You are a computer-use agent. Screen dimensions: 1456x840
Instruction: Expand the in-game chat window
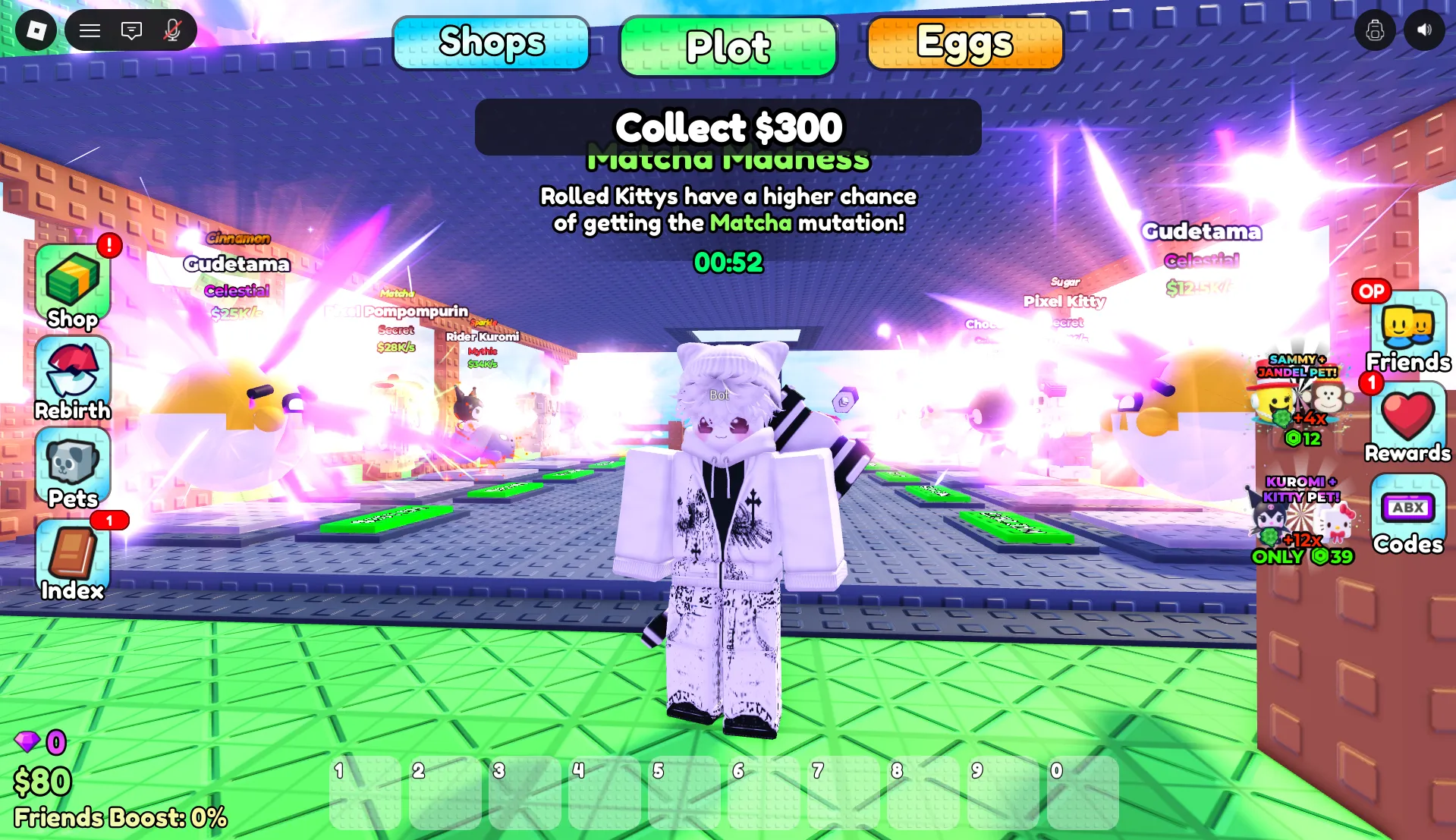click(x=131, y=30)
